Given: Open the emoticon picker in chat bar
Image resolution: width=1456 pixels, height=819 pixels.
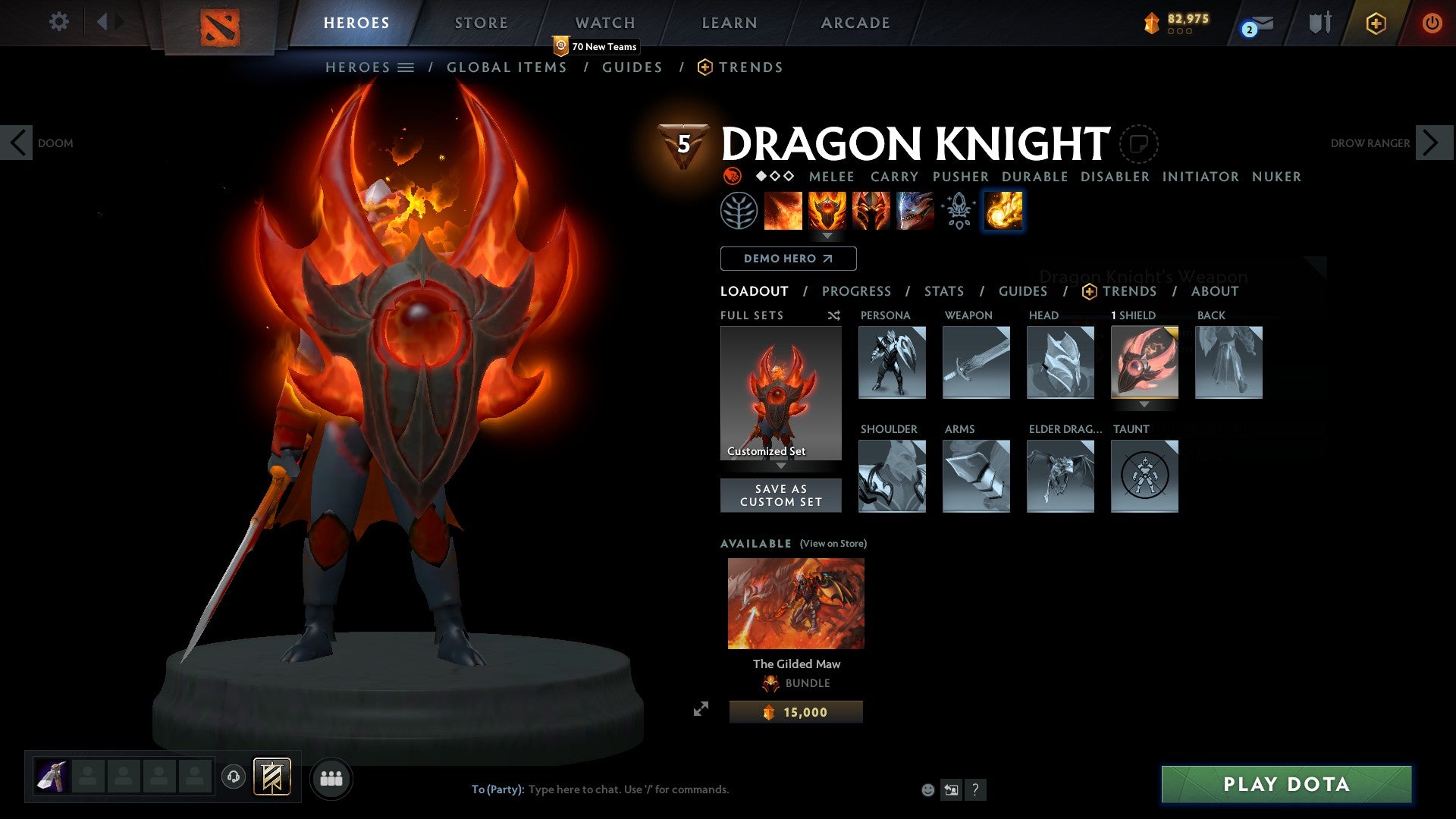Looking at the screenshot, I should point(927,789).
